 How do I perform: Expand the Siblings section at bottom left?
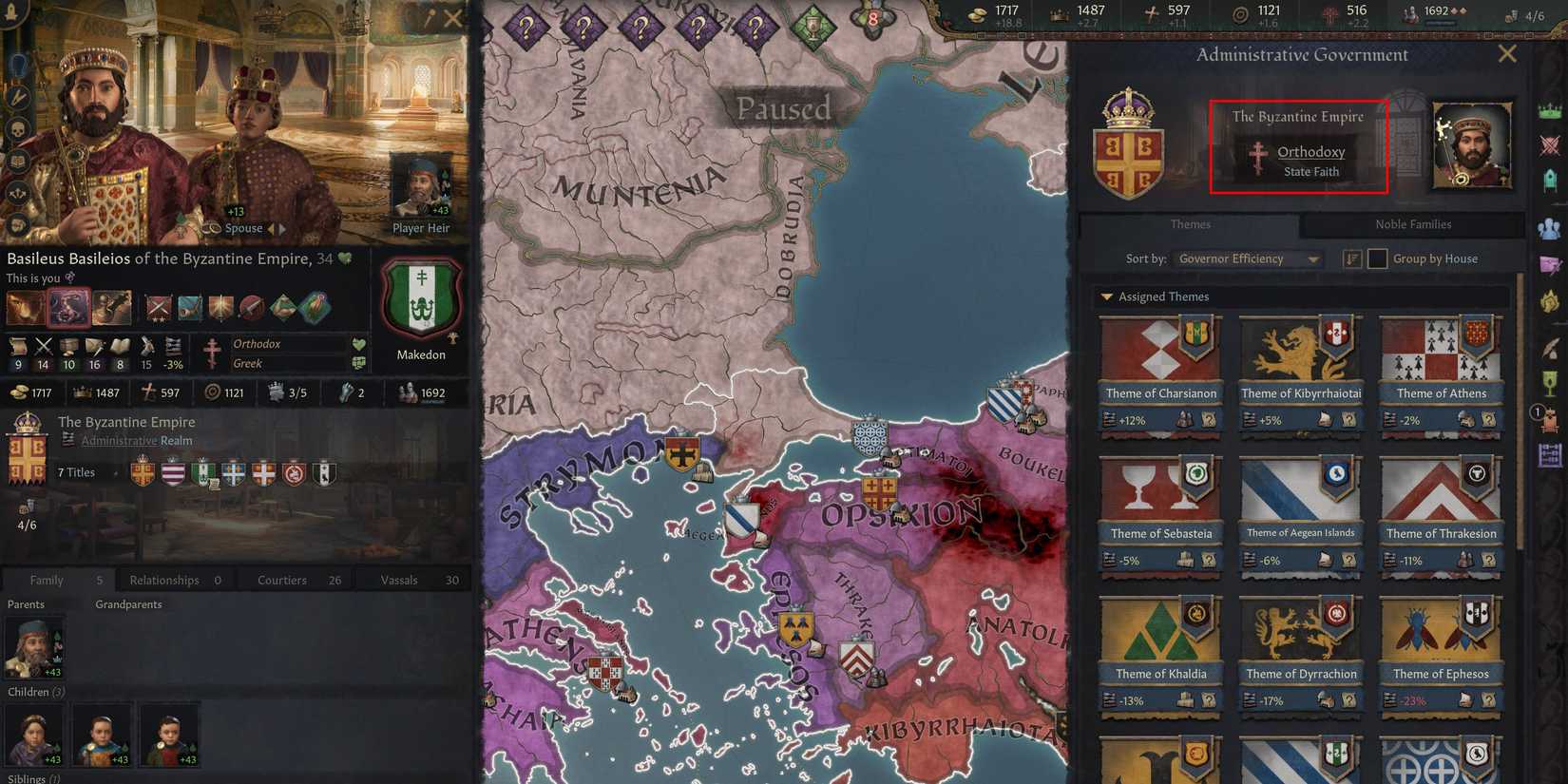29,776
